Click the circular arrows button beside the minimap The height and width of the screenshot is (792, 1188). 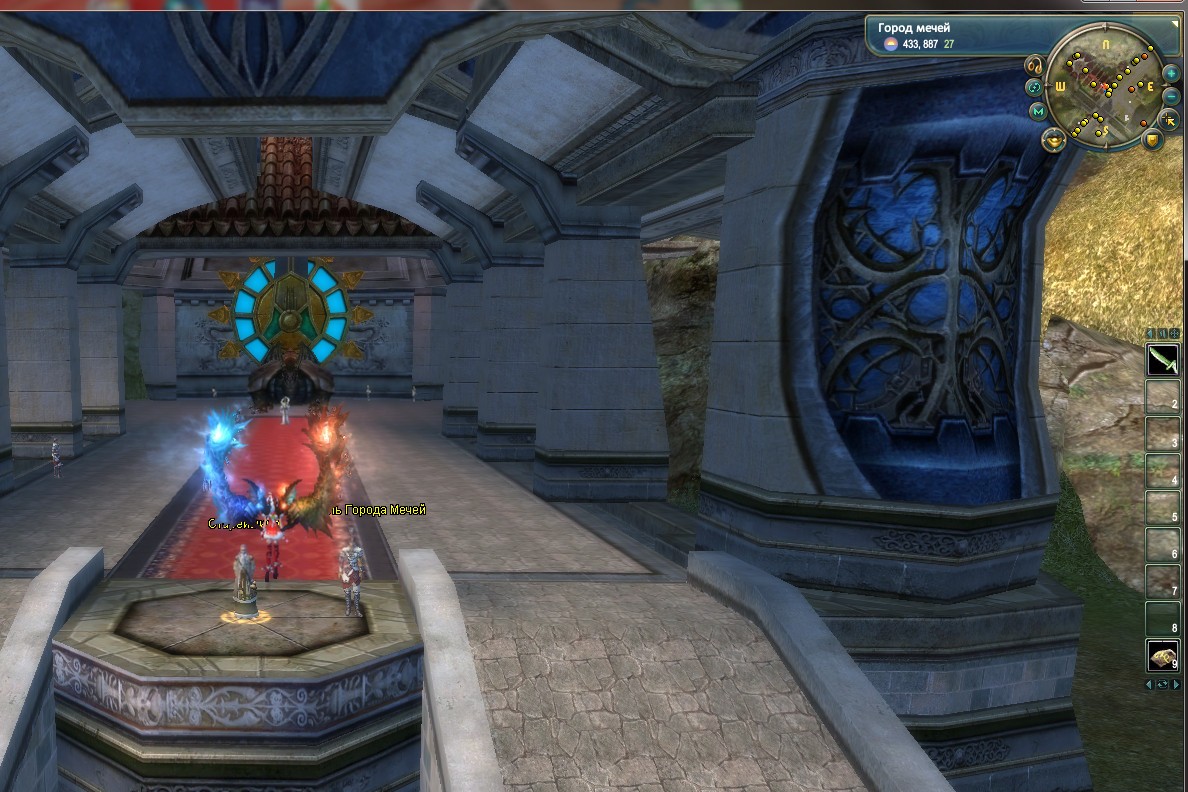[x=1034, y=88]
